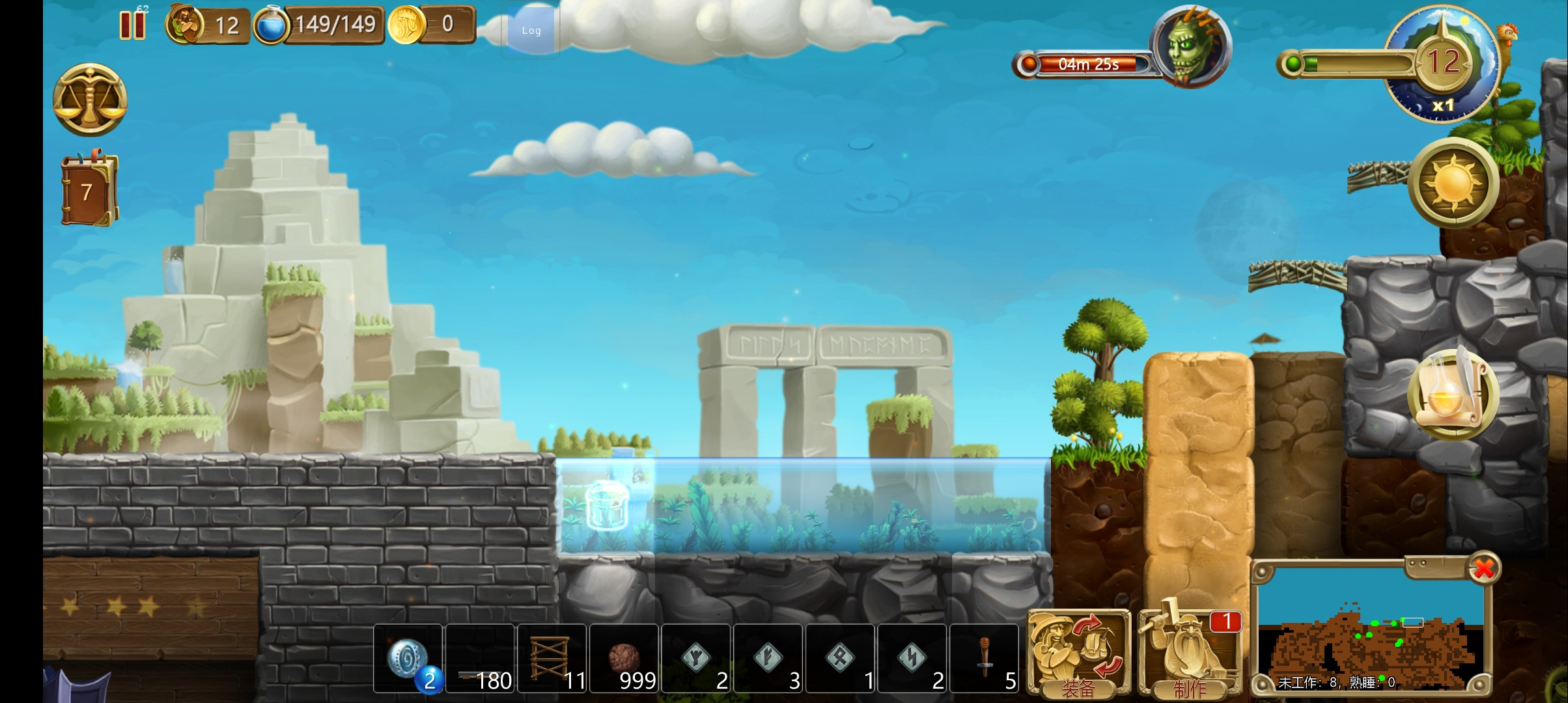Viewport: 1568px width, 703px height.
Task: Select the shelf item slot with 180
Action: (480, 659)
